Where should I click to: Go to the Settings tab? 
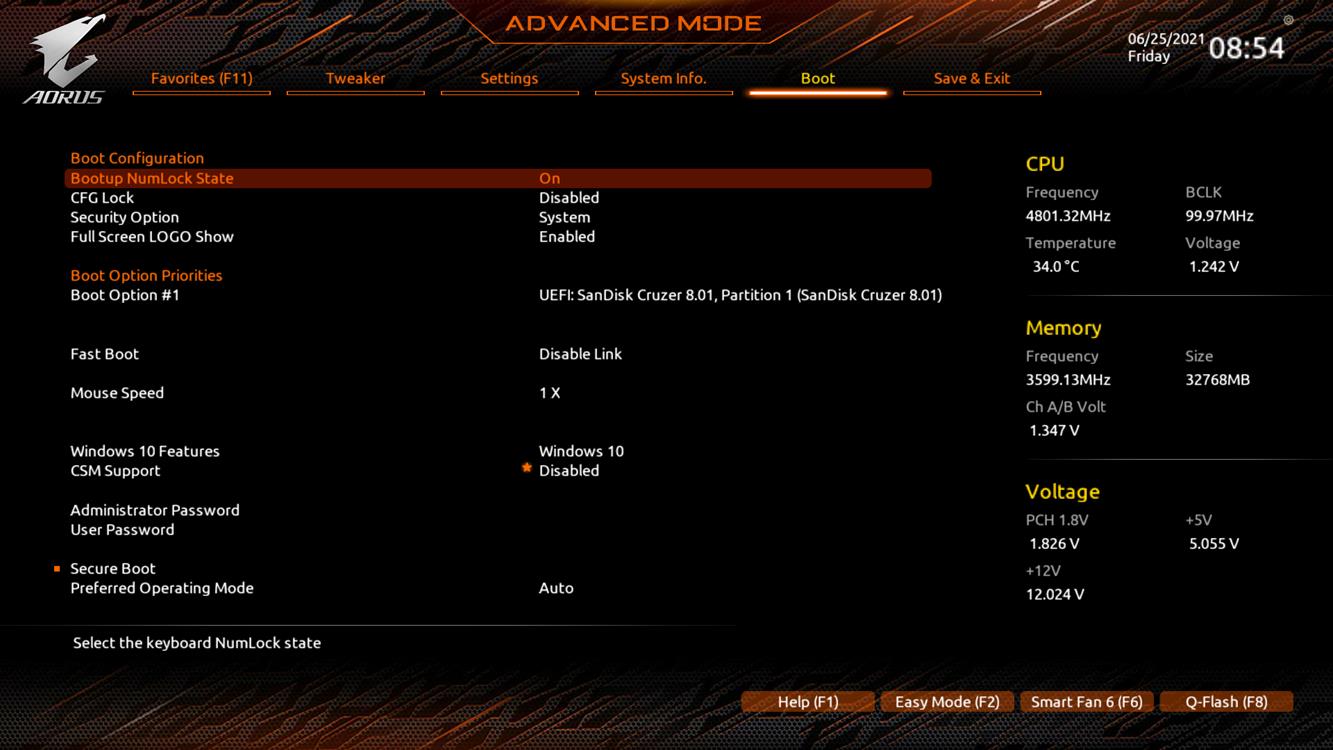coord(509,78)
